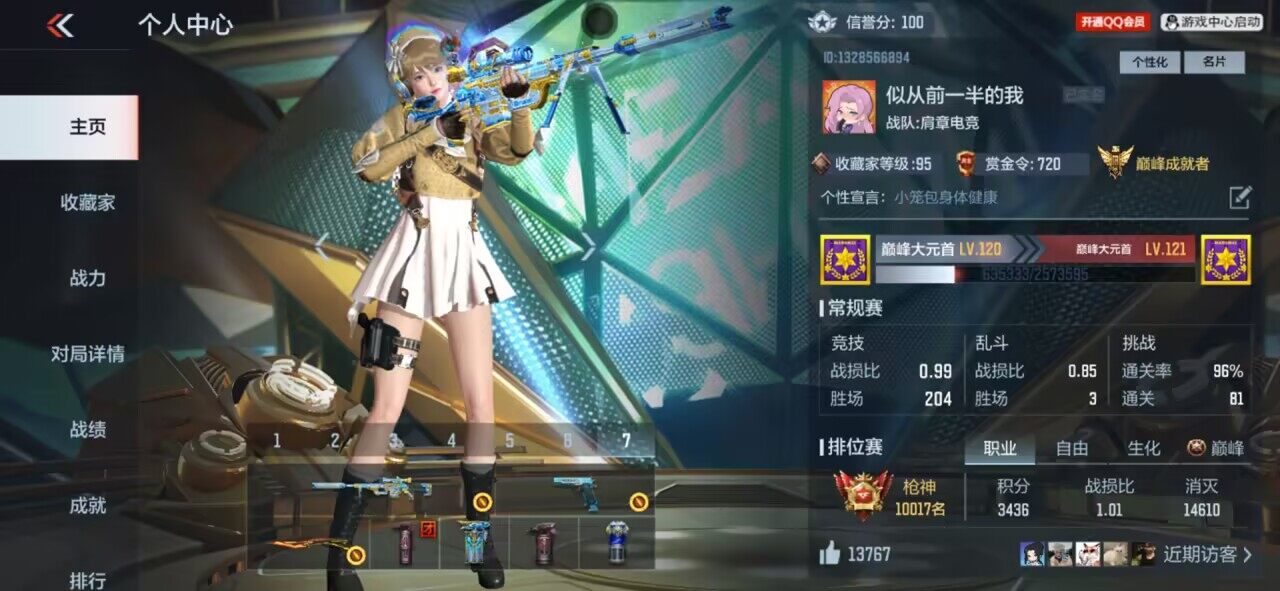
Task: Open the 名片 name card button
Action: 1214,62
